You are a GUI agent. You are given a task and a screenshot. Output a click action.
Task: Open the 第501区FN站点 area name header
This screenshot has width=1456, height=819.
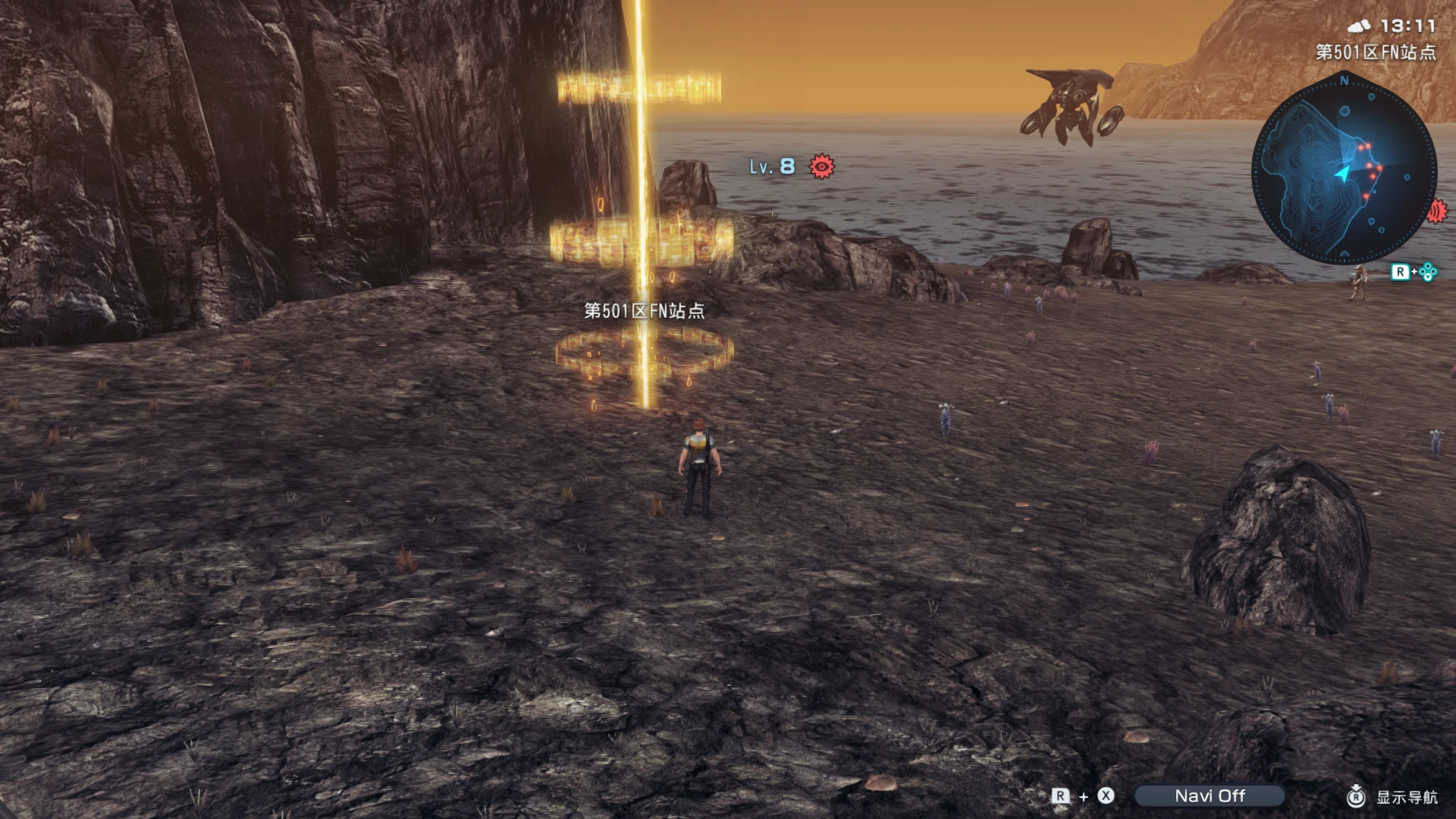[x=1376, y=51]
